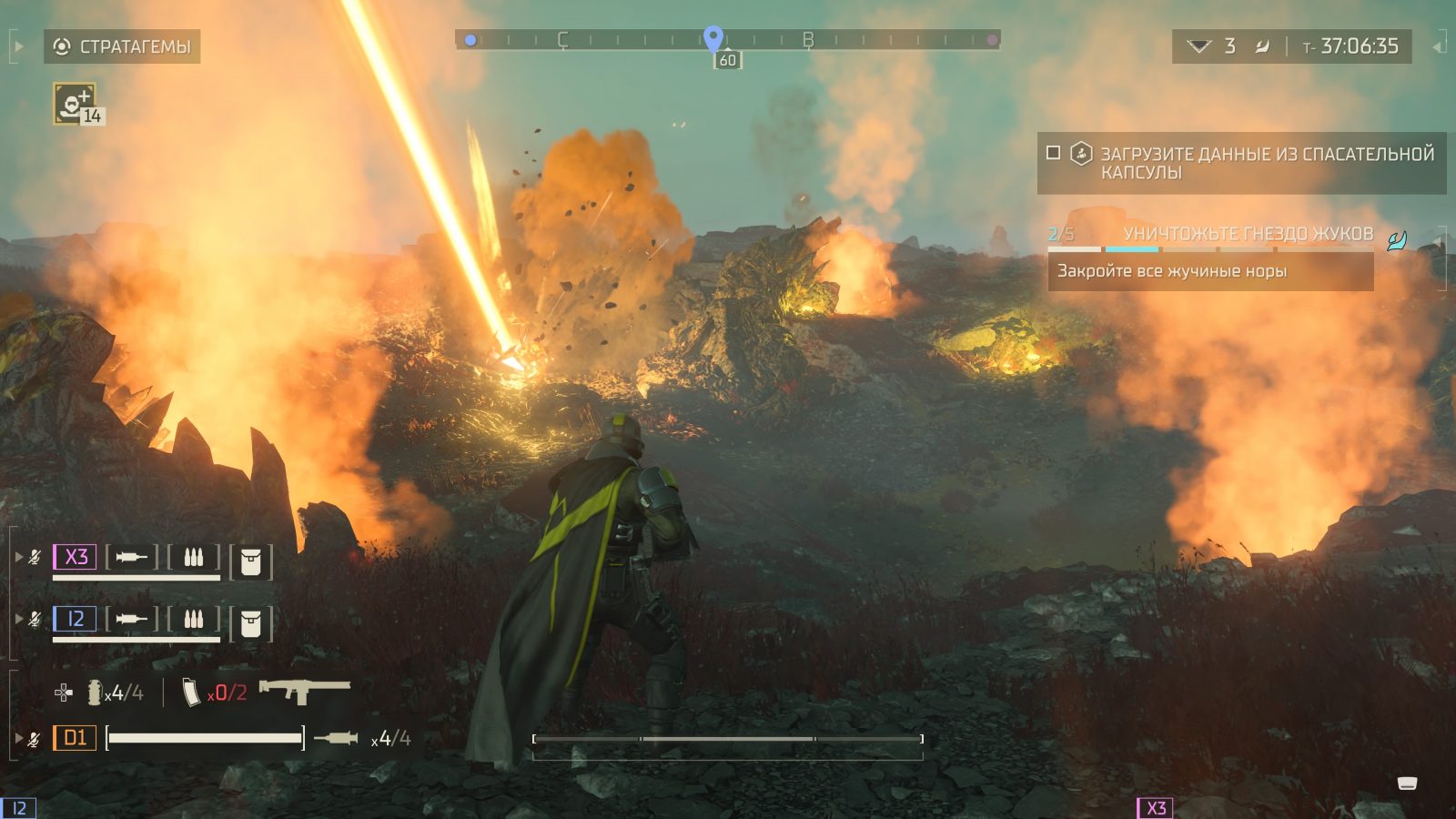This screenshot has height=819, width=1456.
Task: Open the СТРАТАГЕМЫ stratagem panel
Action: coord(122,46)
